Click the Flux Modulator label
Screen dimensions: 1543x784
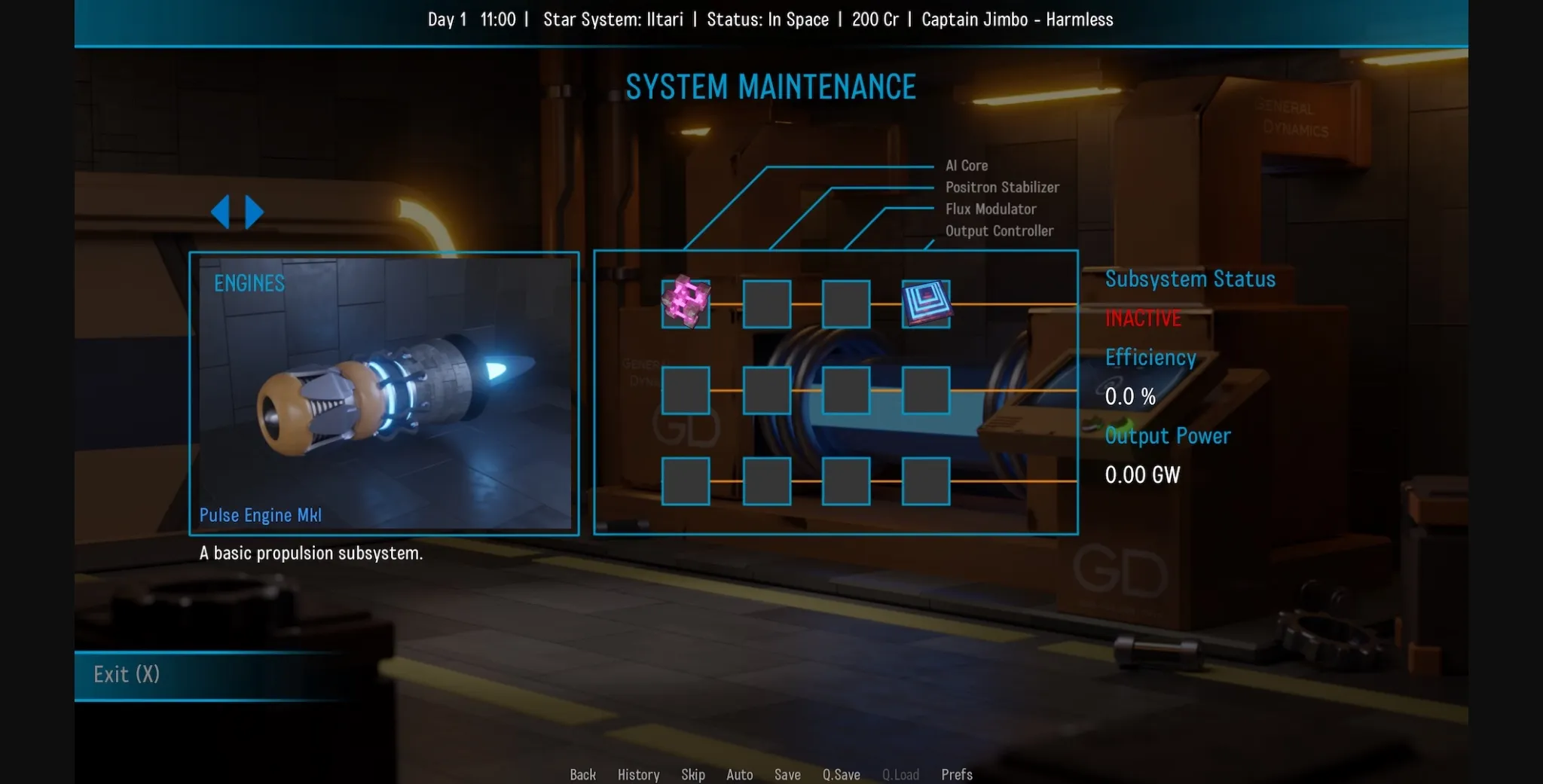pos(991,209)
